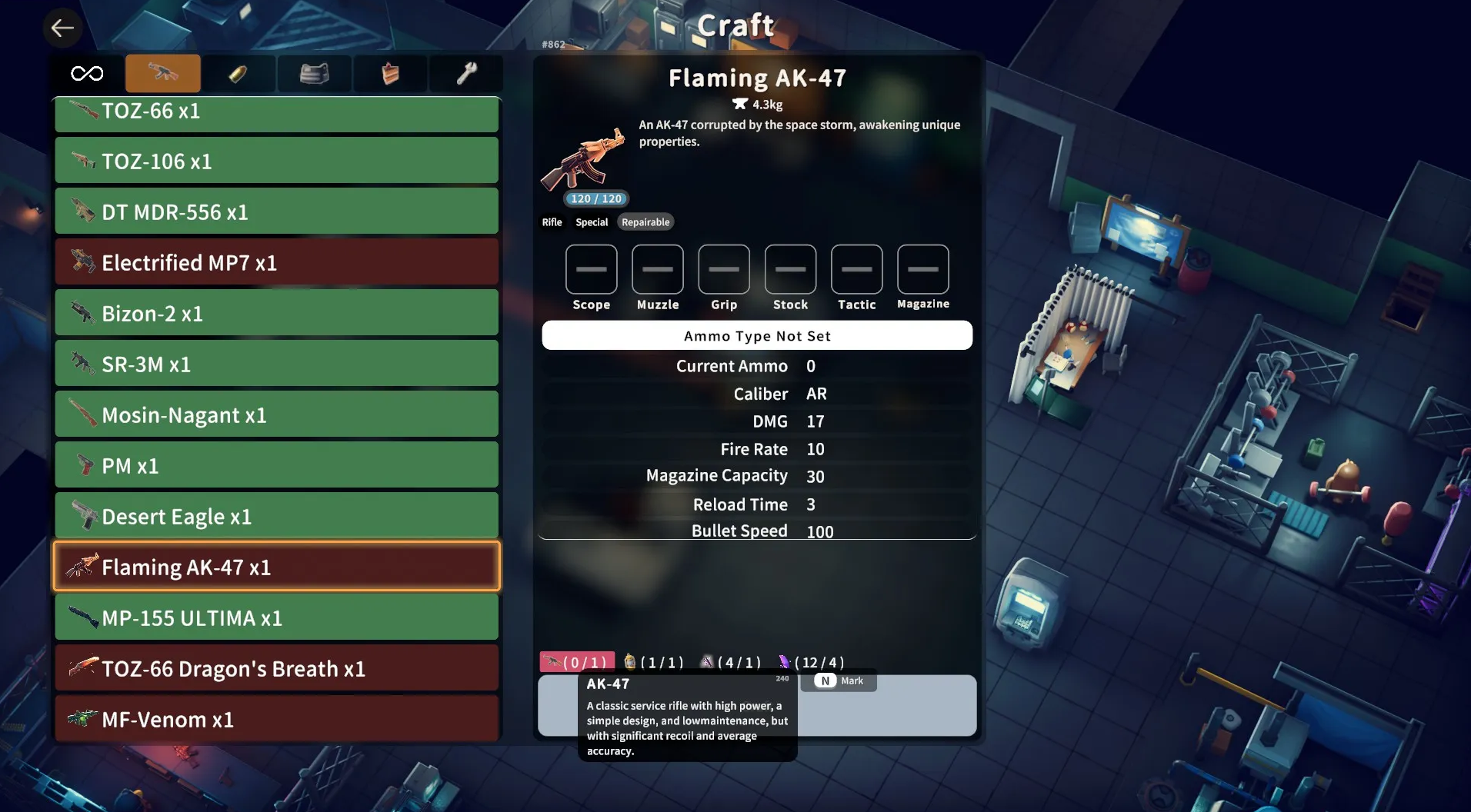Switch to the weapons category tab
The image size is (1471, 812).
tap(163, 74)
